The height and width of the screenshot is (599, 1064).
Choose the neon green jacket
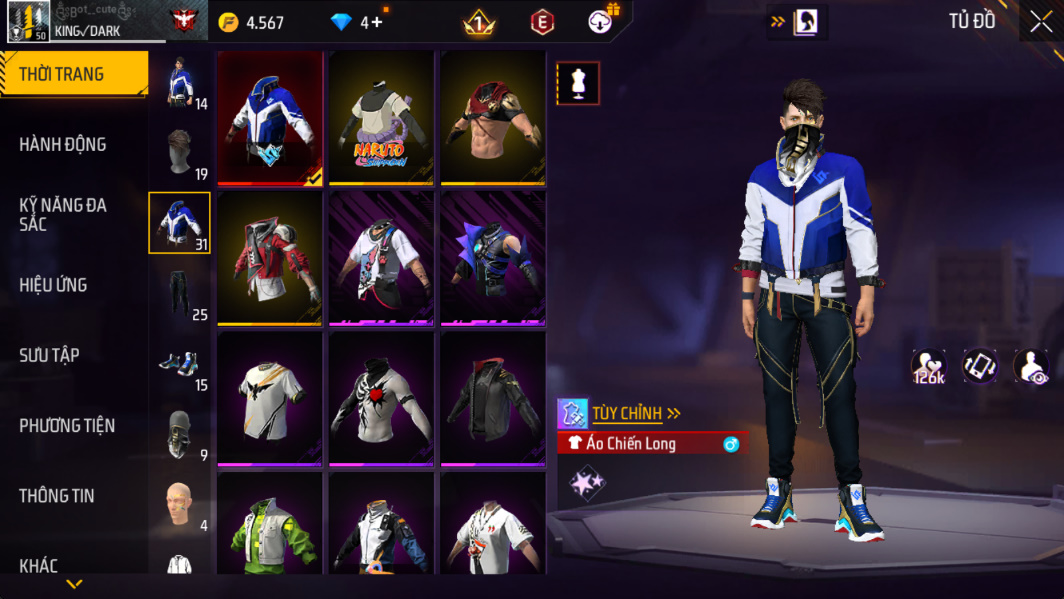270,525
